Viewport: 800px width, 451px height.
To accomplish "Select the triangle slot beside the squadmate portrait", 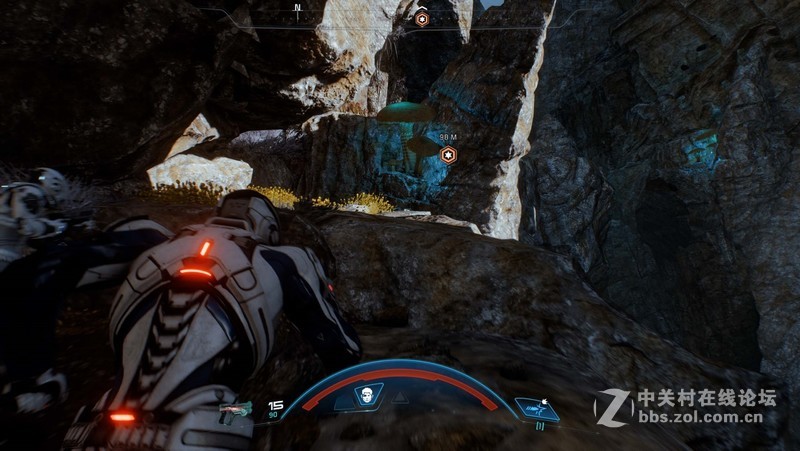I will 400,397.
